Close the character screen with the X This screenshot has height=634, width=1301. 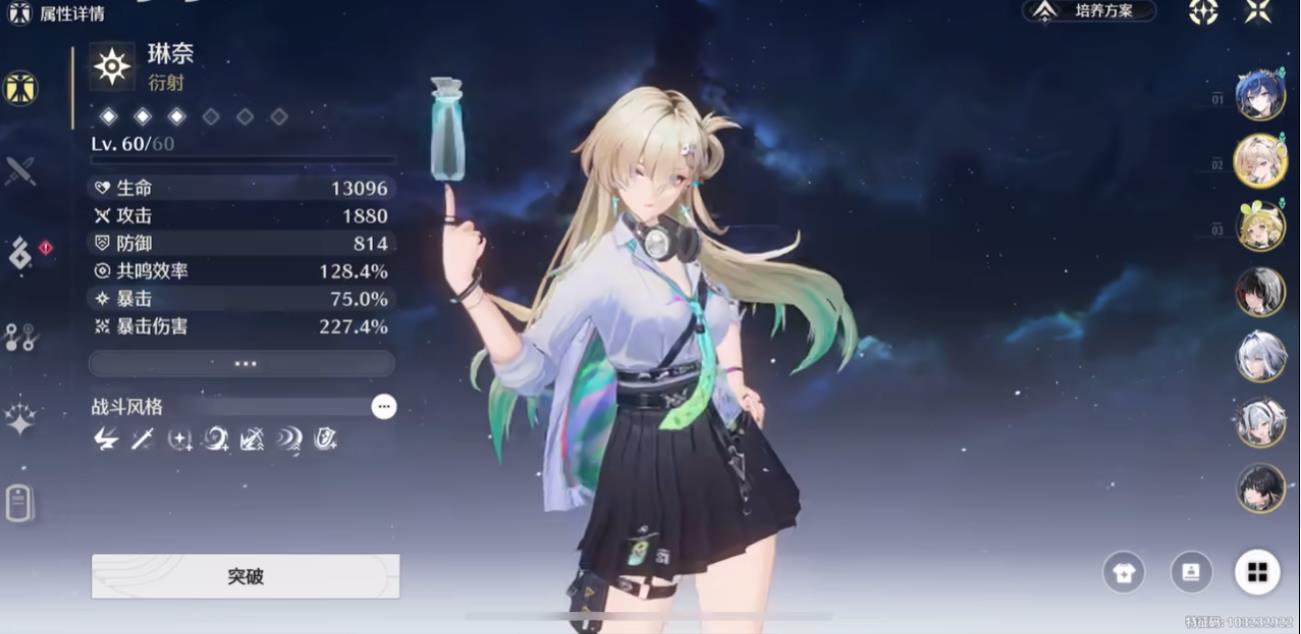(1258, 11)
